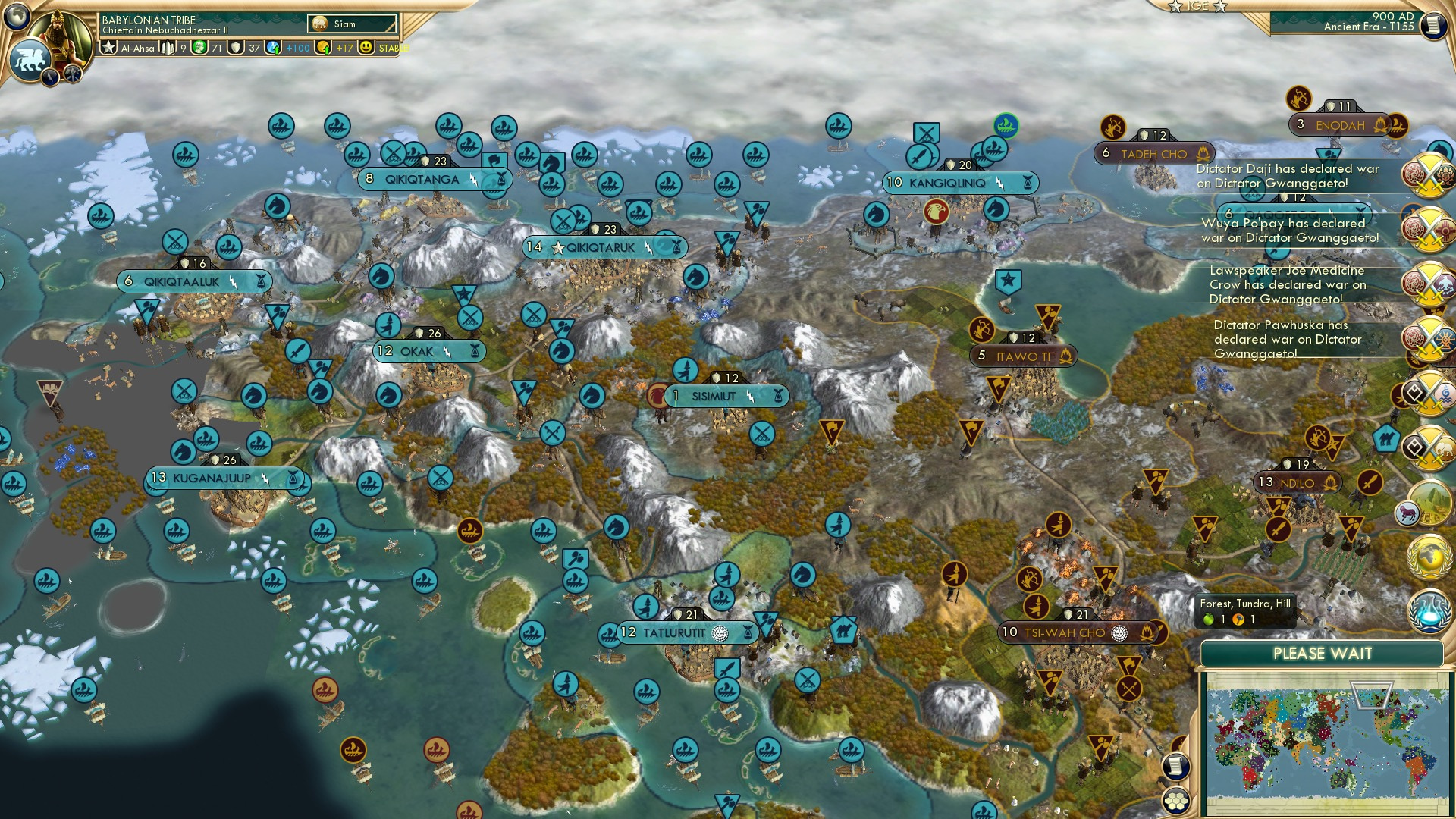Click the culture globe icon showing +100
This screenshot has height=819, width=1456.
coord(271,48)
